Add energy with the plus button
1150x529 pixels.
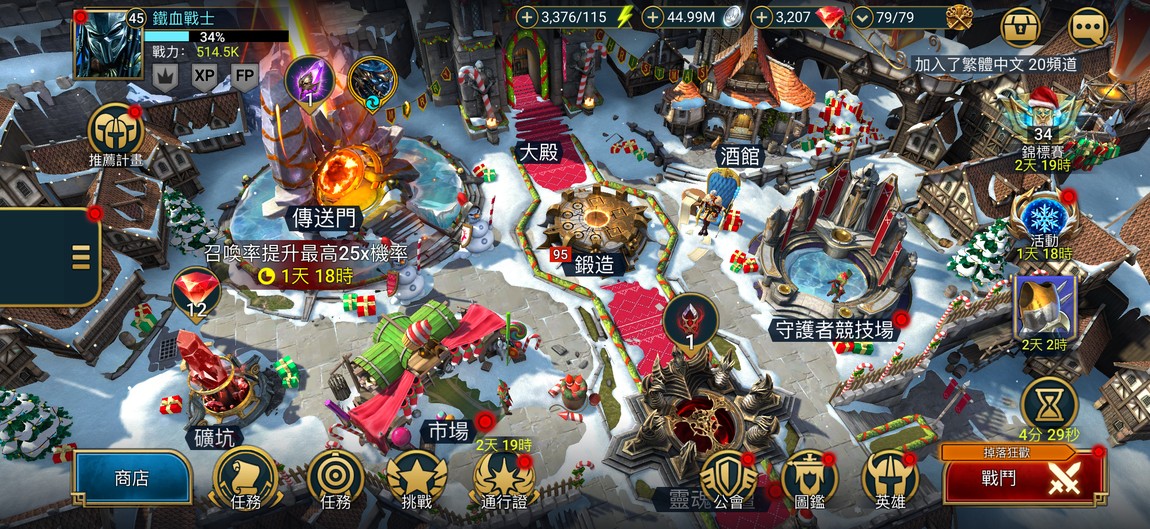coord(527,17)
